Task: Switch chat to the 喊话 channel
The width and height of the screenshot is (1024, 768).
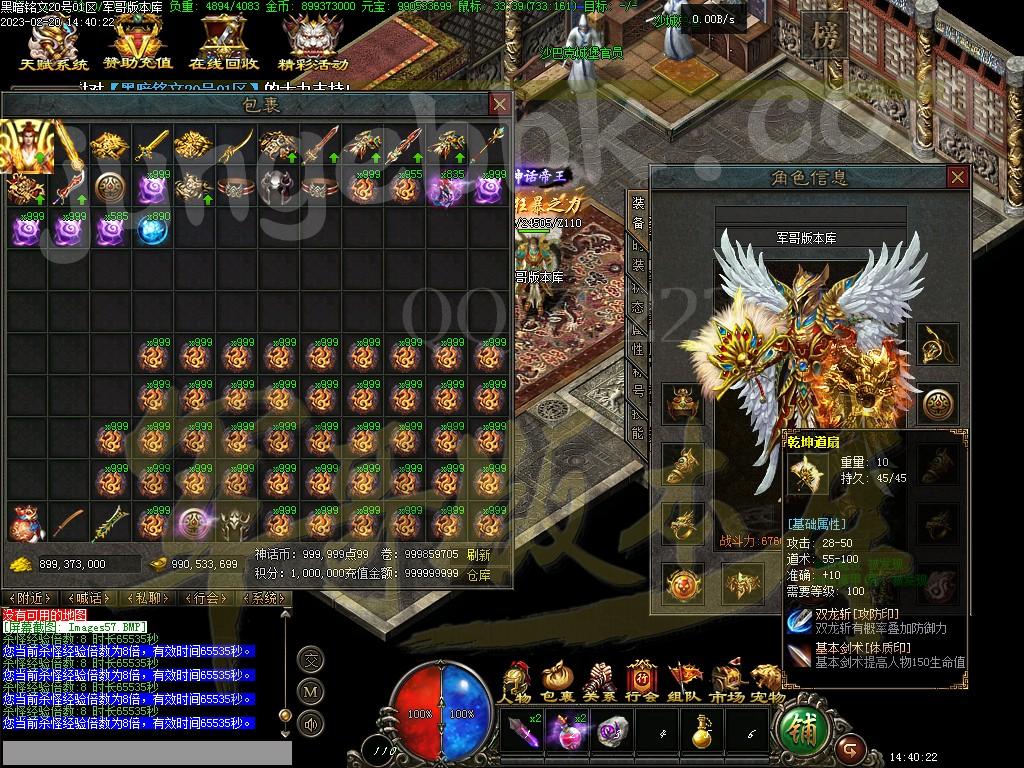Action: coord(90,598)
